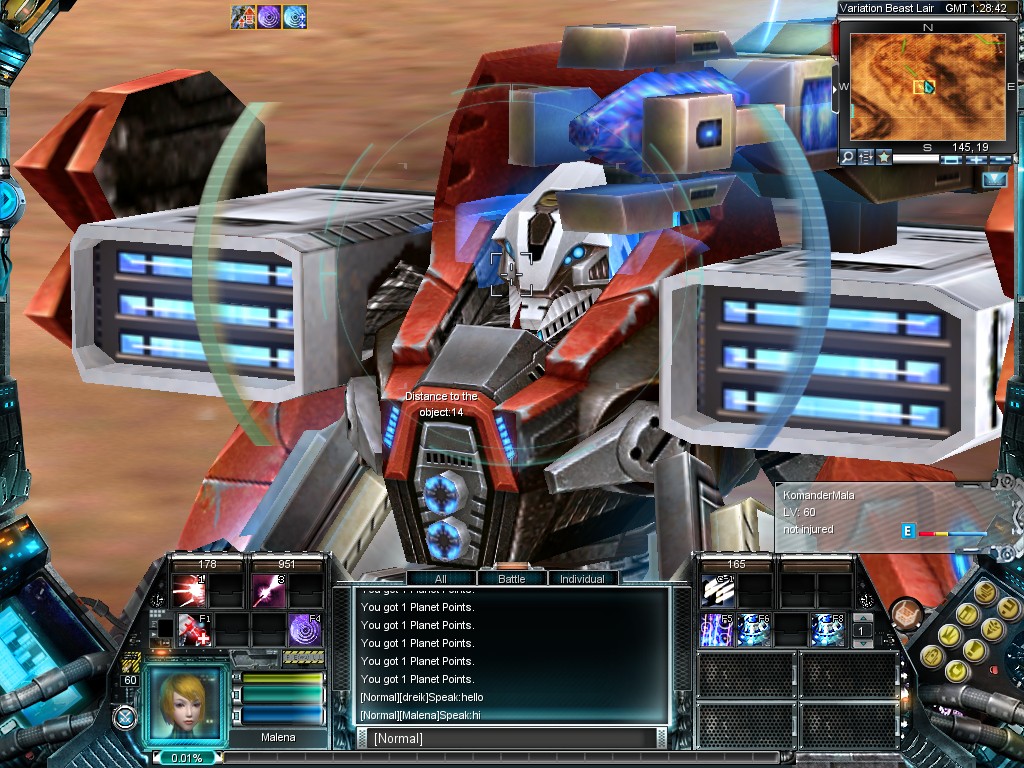
Task: Increase the skill bar page number
Action: [861, 619]
